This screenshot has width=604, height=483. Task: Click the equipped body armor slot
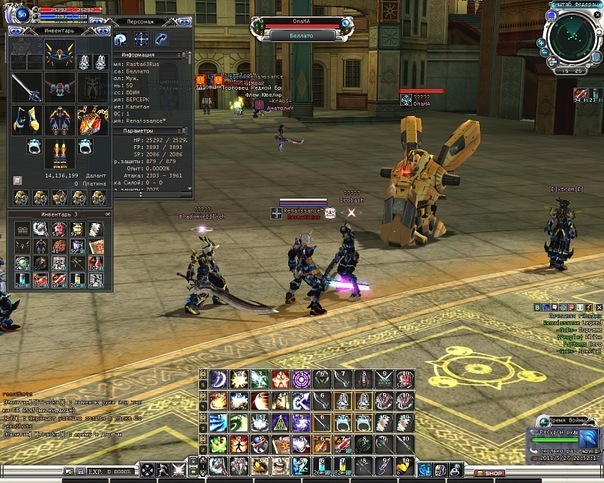(59, 88)
